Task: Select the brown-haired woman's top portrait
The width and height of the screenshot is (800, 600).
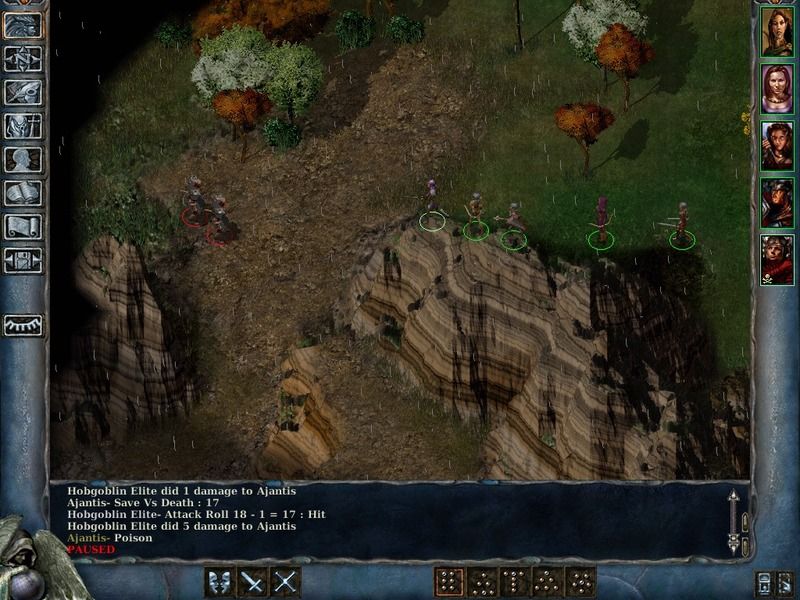Action: tap(777, 31)
